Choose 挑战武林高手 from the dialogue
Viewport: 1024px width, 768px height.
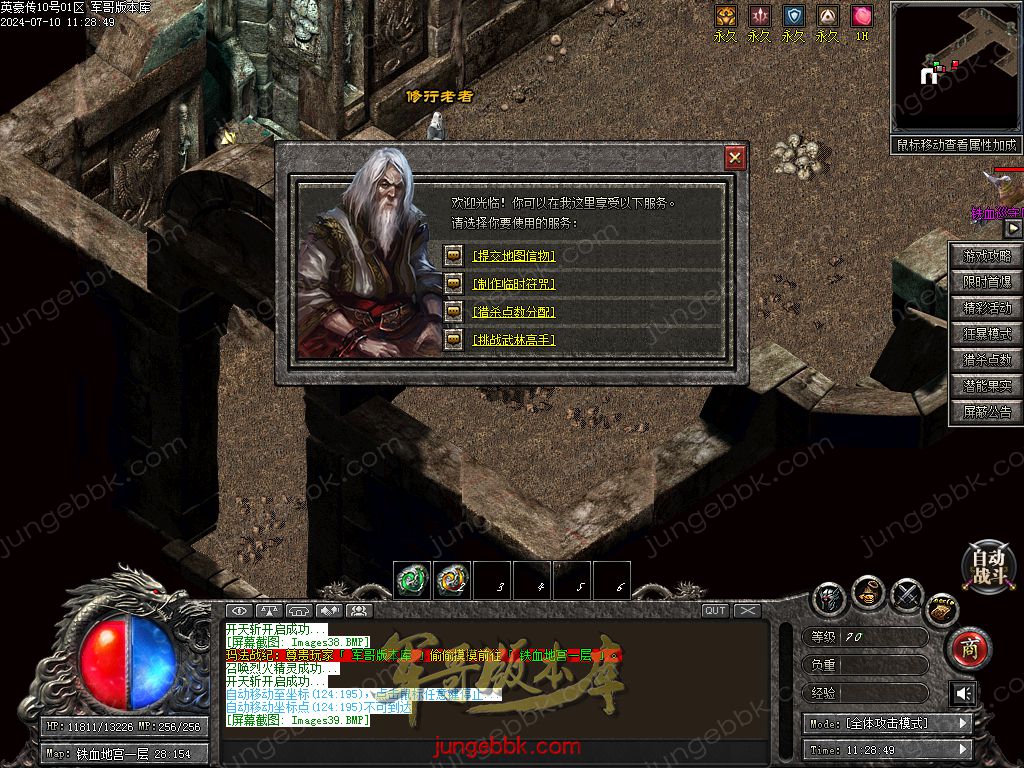point(514,340)
